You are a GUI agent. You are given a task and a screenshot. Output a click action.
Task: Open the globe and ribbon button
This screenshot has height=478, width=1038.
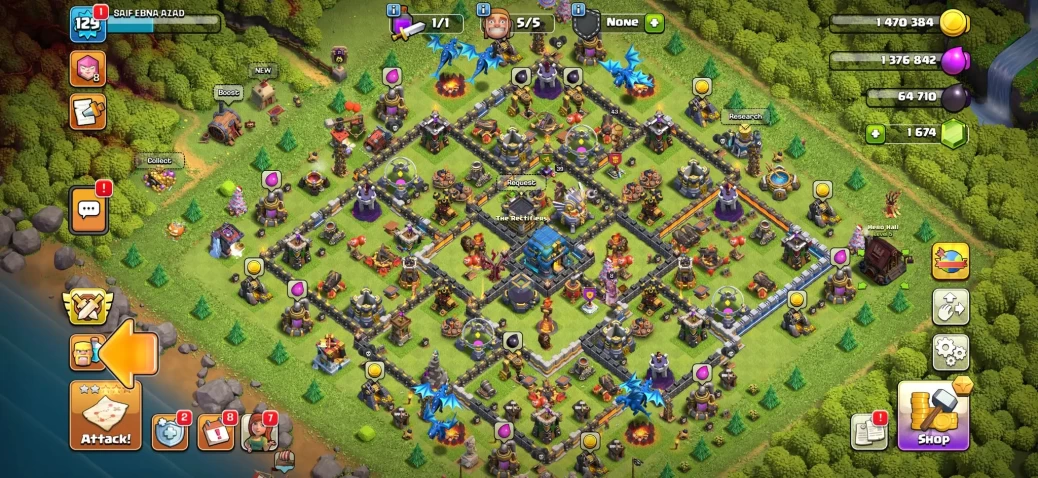click(x=950, y=261)
